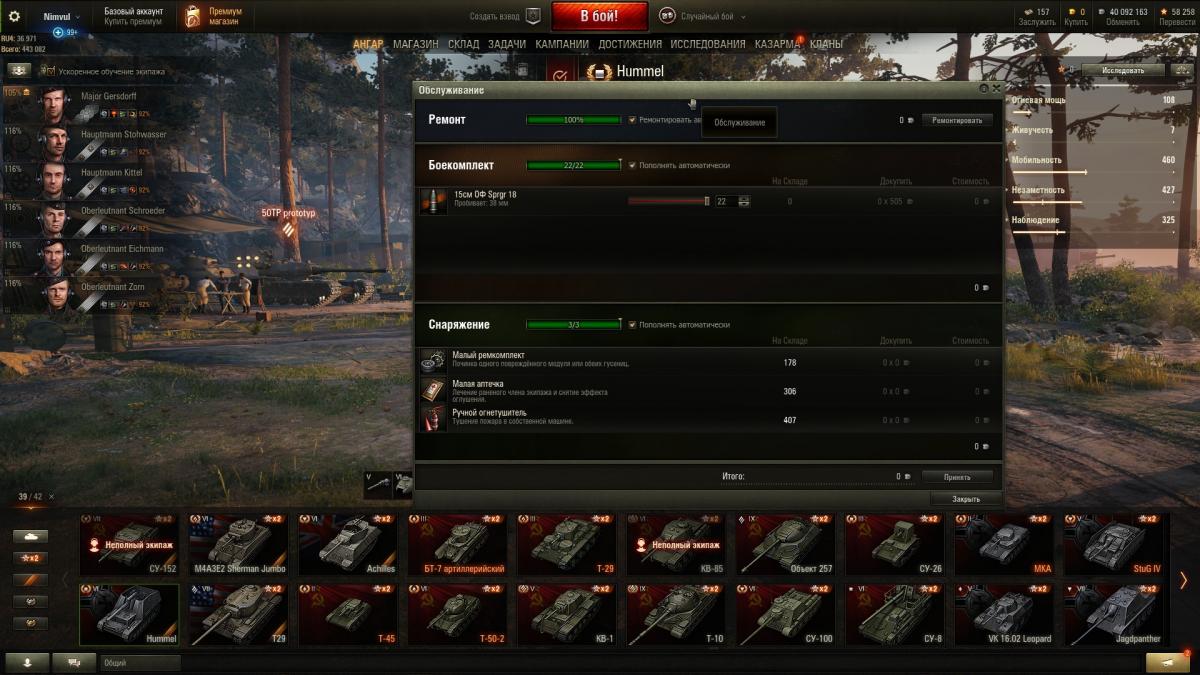The image size is (1200, 675).
Task: Open the Исследовать research button
Action: coord(1123,71)
